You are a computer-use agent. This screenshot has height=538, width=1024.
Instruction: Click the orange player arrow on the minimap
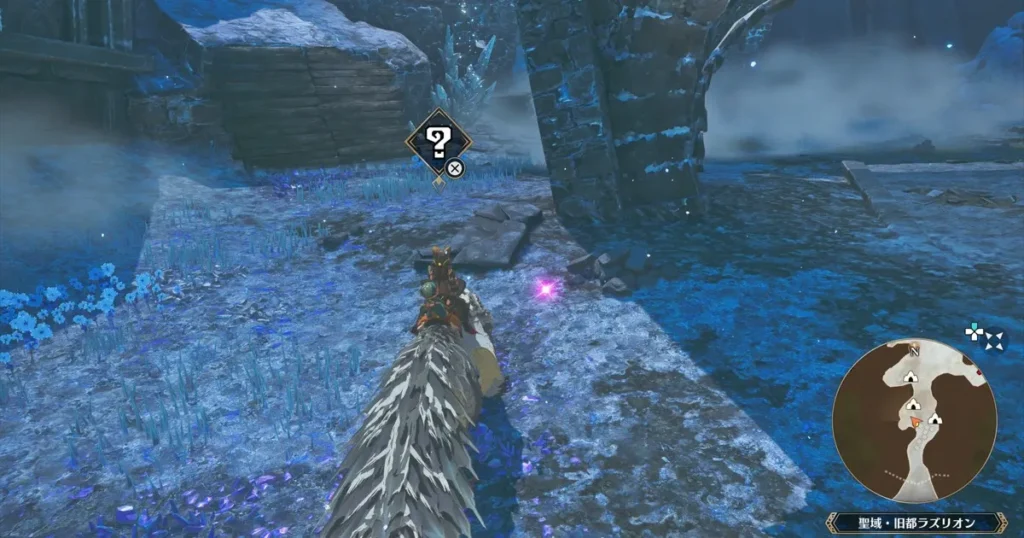coord(916,422)
